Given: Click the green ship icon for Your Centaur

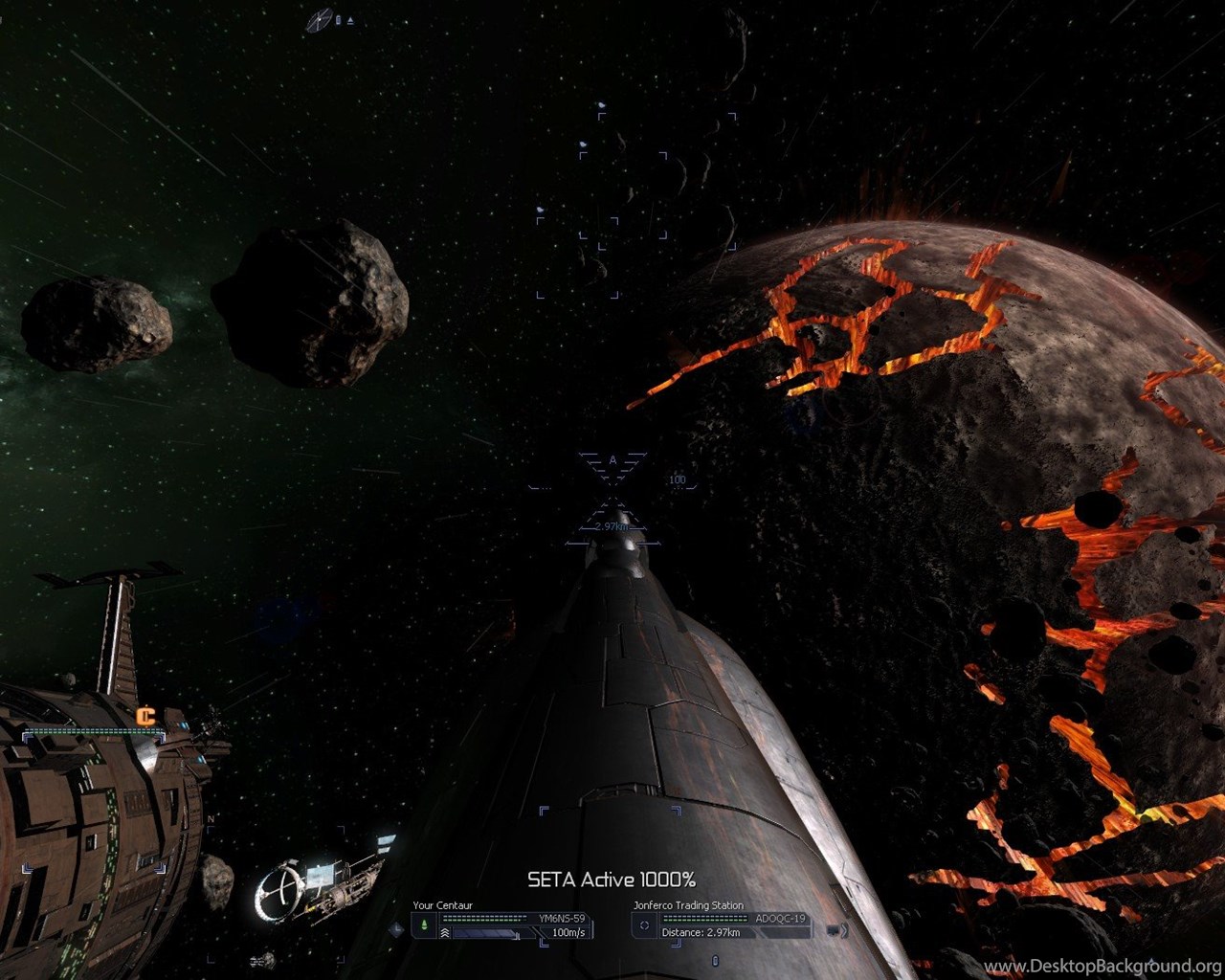Looking at the screenshot, I should (x=423, y=925).
